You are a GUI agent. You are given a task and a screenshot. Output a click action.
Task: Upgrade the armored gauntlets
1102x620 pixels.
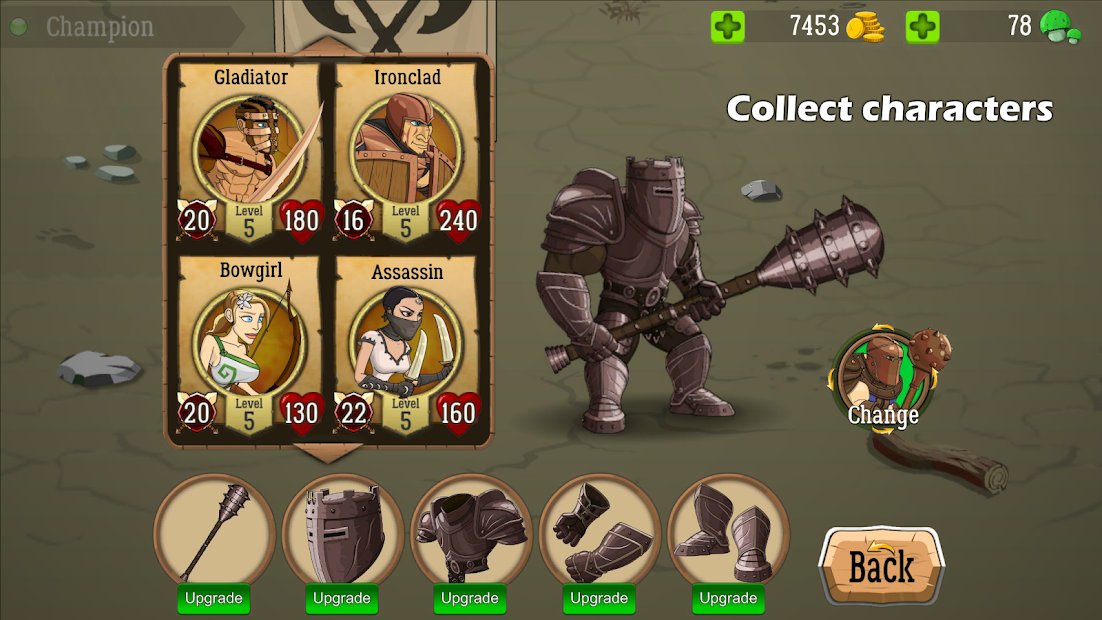coord(598,599)
